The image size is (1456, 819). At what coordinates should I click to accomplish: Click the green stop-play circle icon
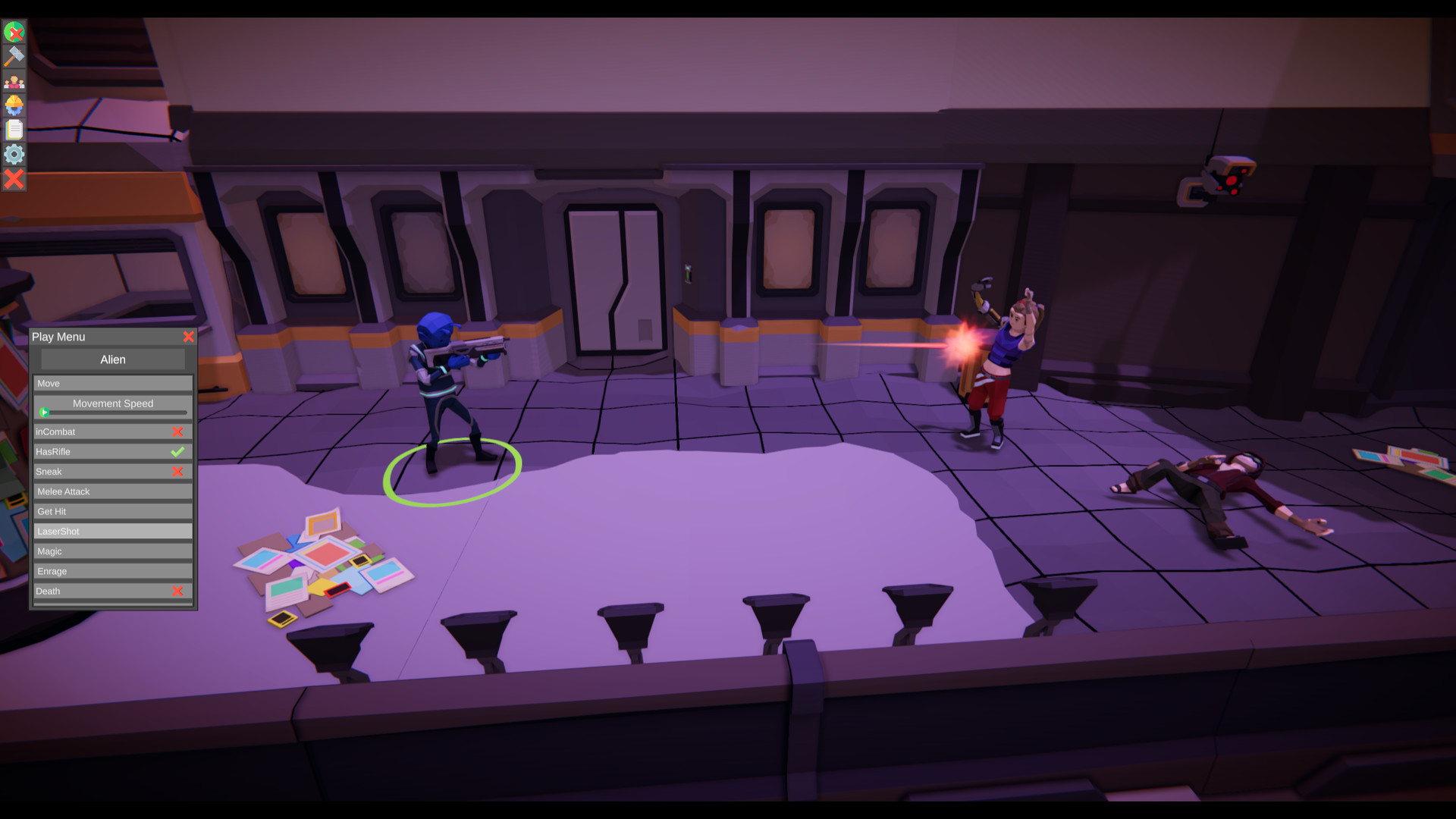point(14,31)
